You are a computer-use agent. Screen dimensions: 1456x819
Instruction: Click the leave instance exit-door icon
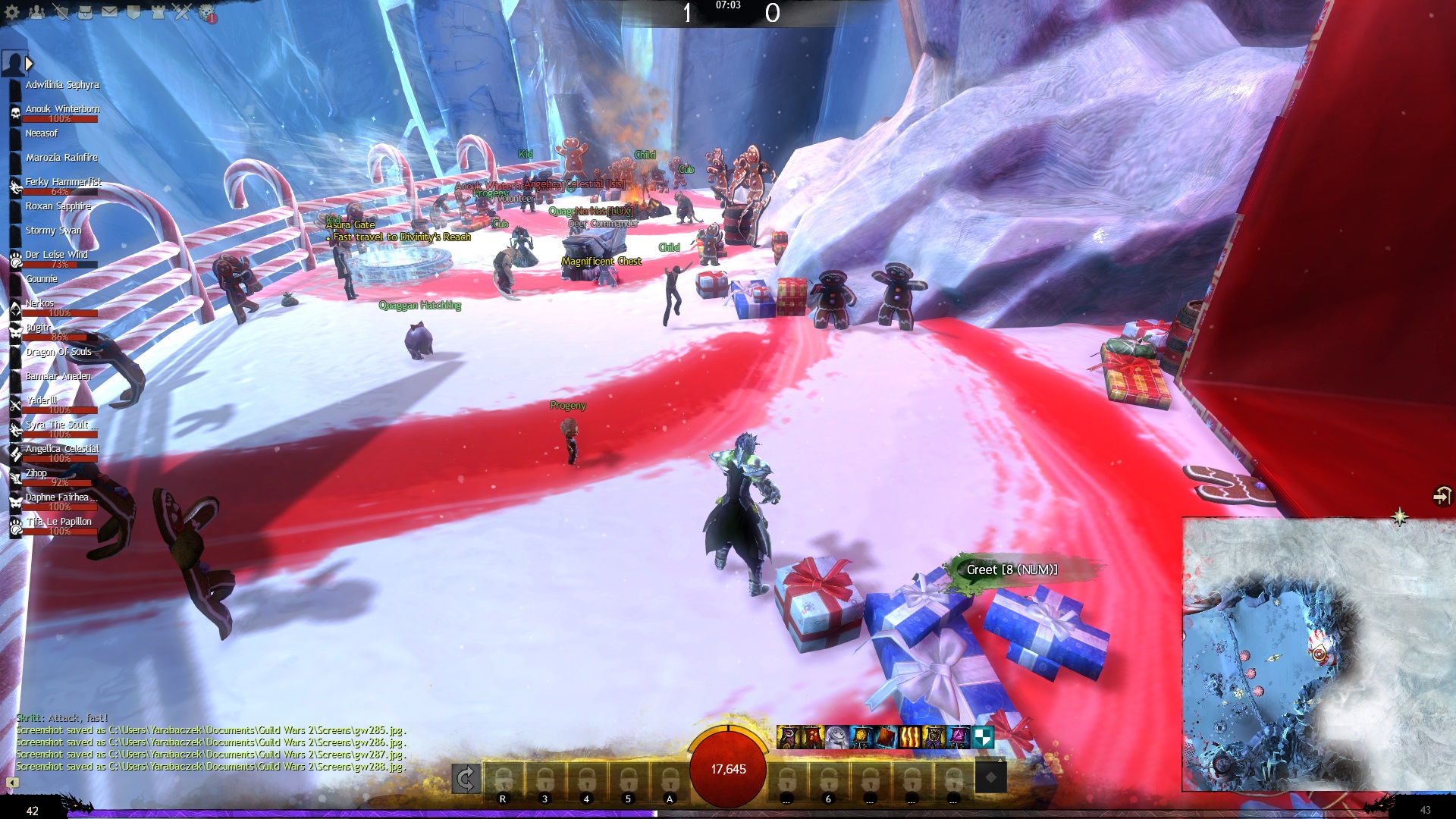coord(1441,496)
